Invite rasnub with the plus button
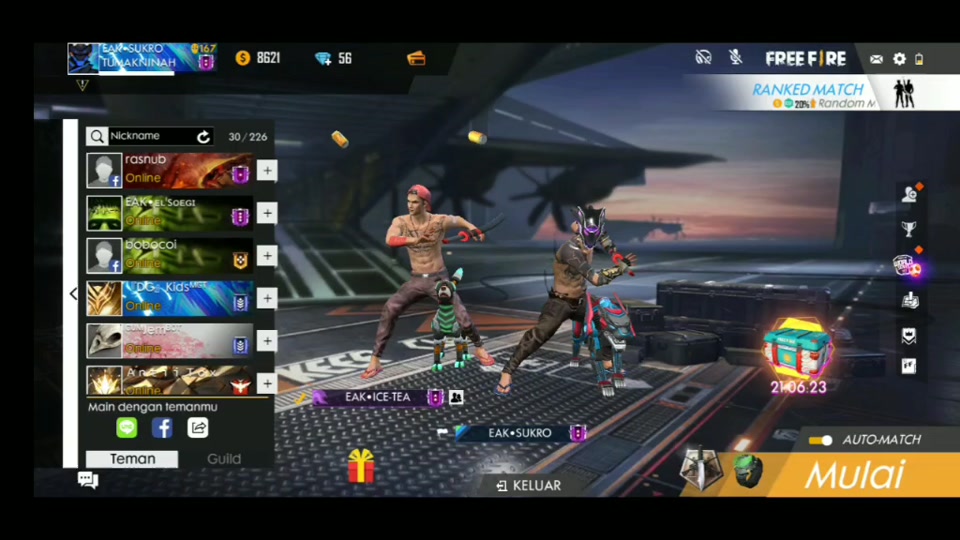 266,171
